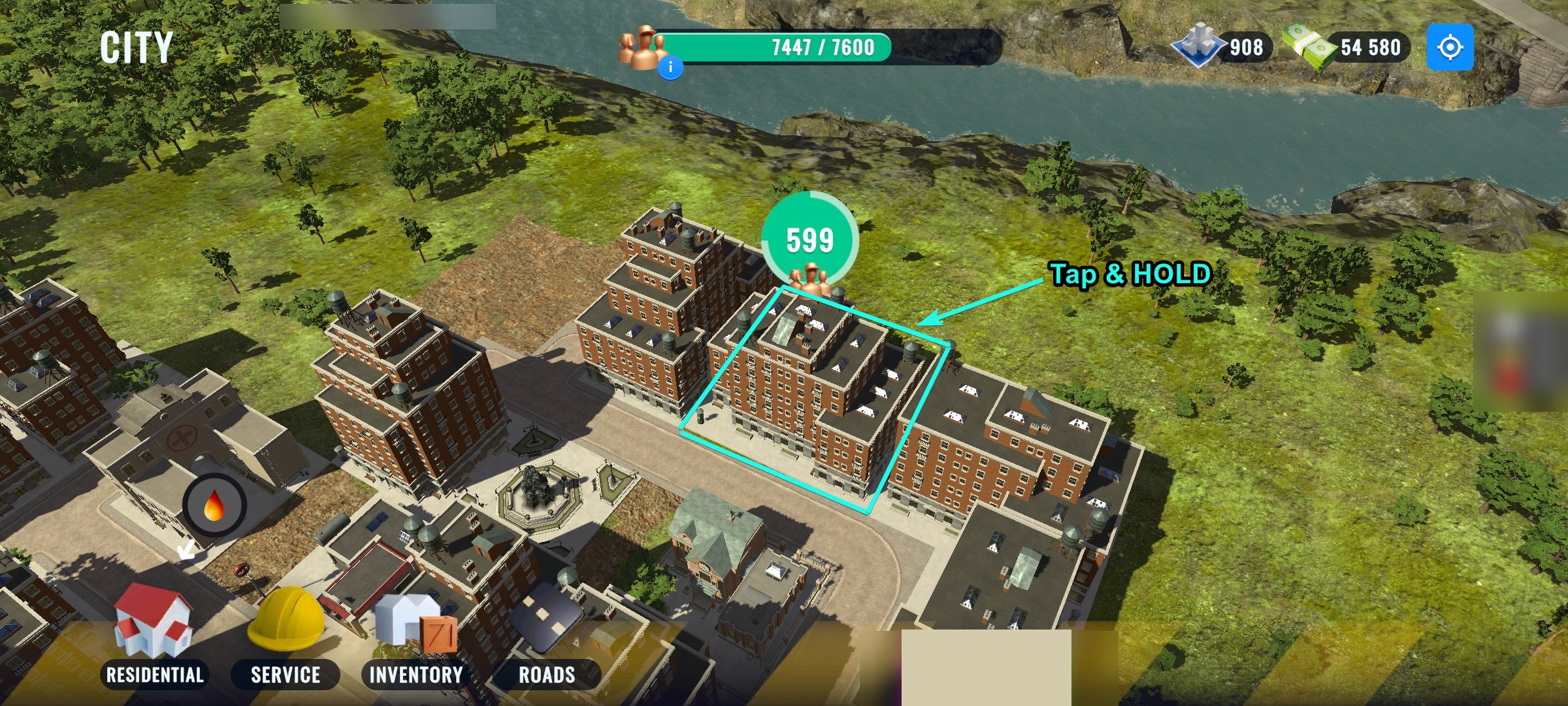The width and height of the screenshot is (1568, 706).
Task: Tap the 908 city blocks counter
Action: [1223, 47]
